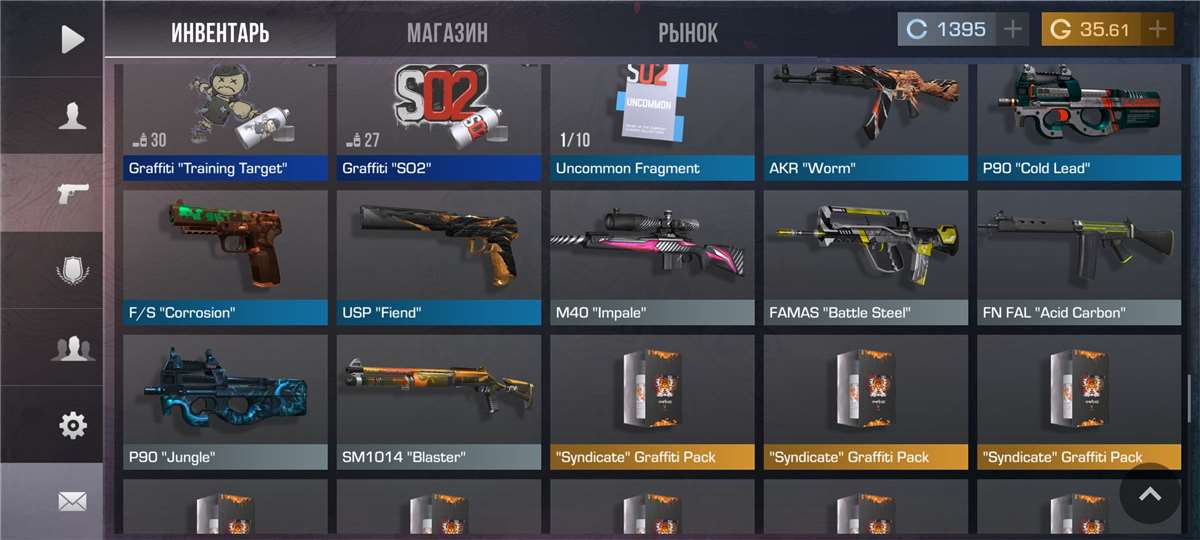The height and width of the screenshot is (540, 1200).
Task: Open the mail envelope icon
Action: click(72, 502)
